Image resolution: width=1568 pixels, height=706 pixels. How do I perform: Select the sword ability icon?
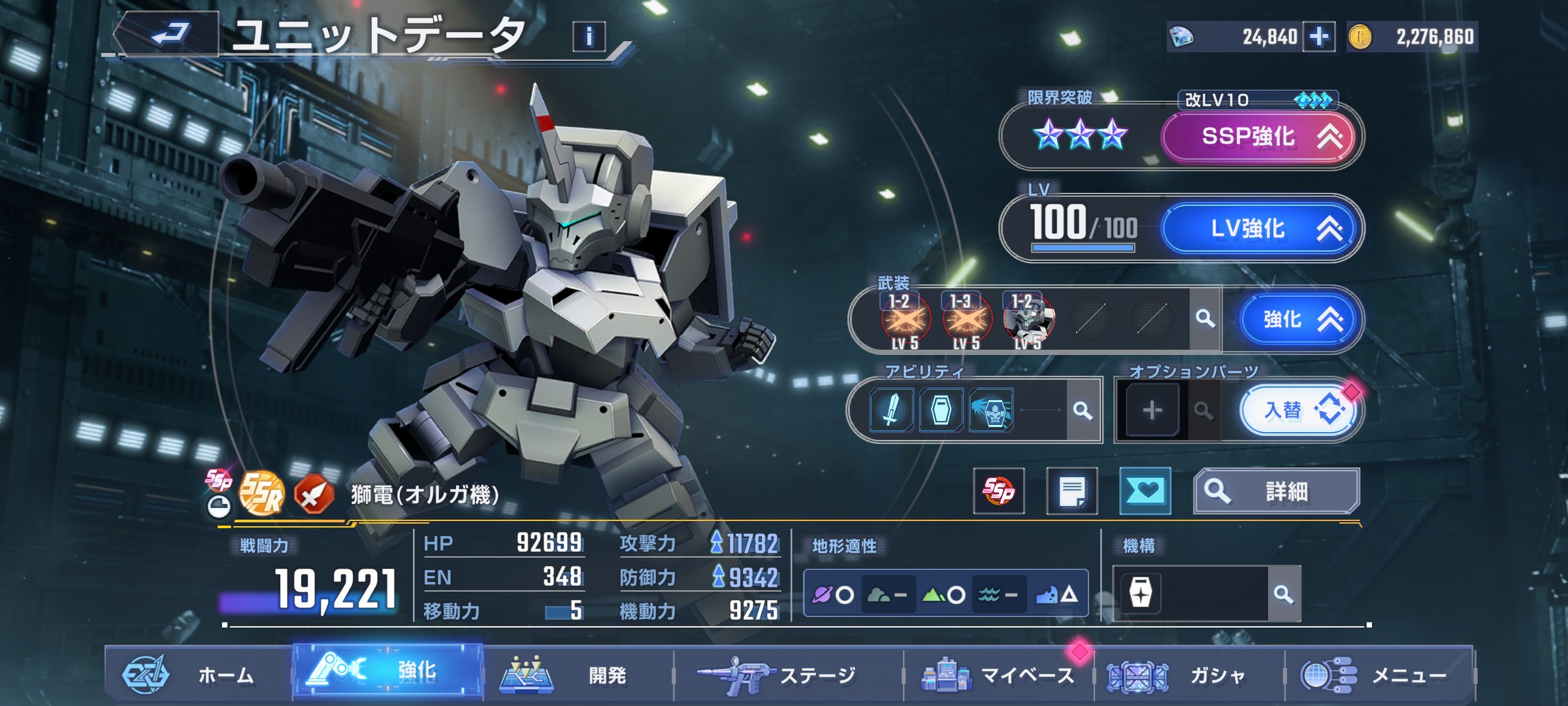tap(891, 411)
